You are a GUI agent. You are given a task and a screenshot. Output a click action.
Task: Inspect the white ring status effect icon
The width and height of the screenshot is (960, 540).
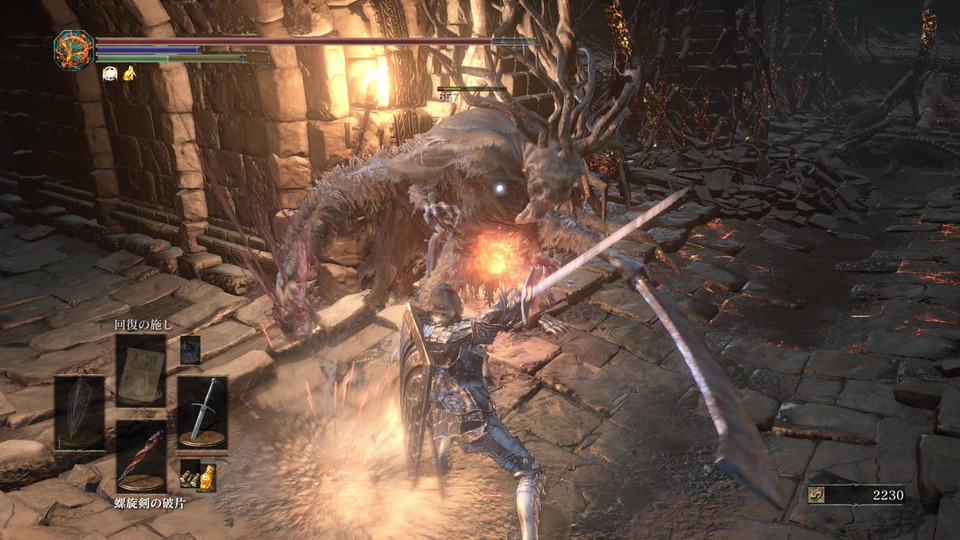click(x=109, y=73)
